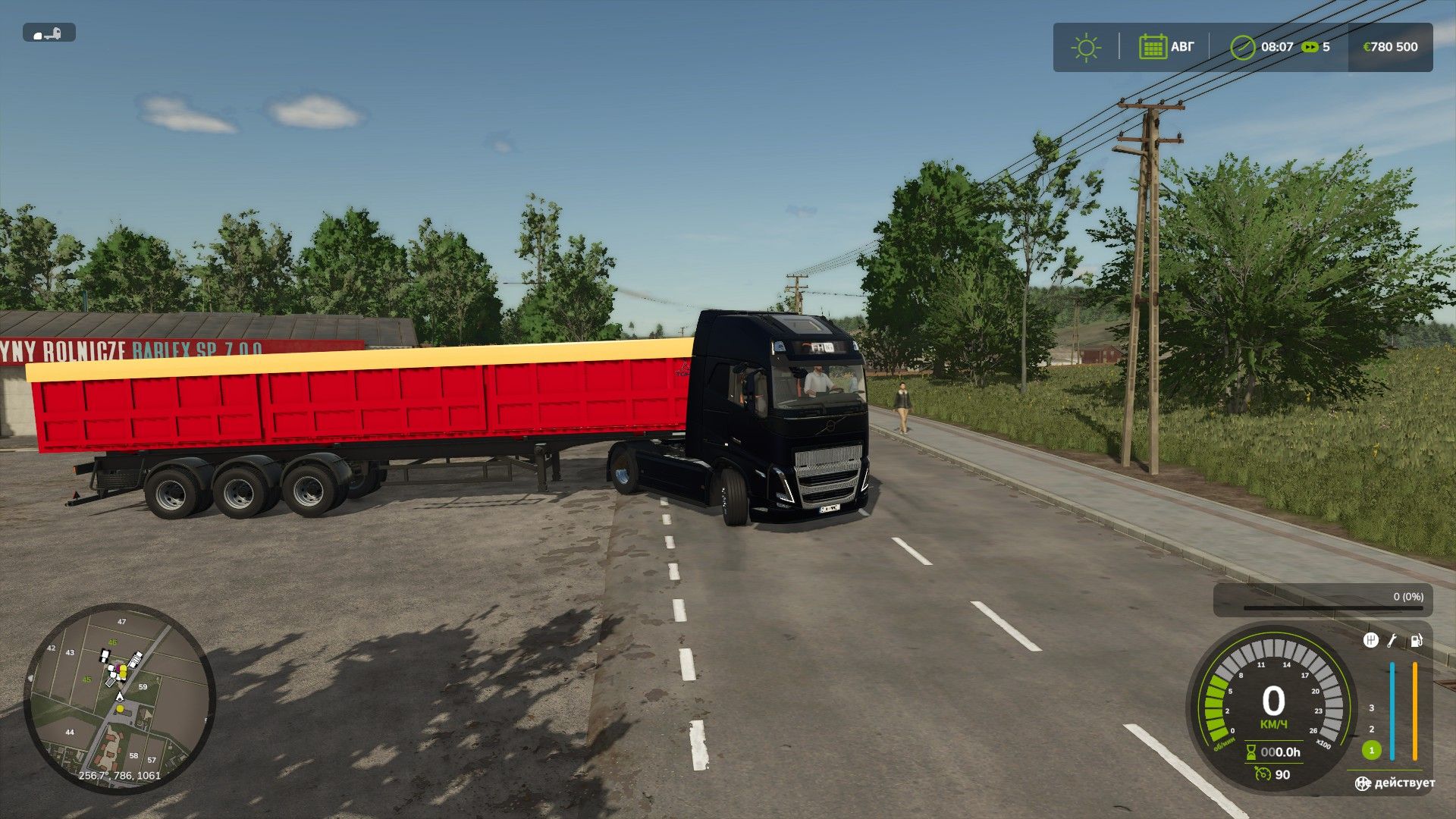Click the truck vehicle indicator icon
Viewport: 1456px width, 819px height.
pyautogui.click(x=49, y=33)
